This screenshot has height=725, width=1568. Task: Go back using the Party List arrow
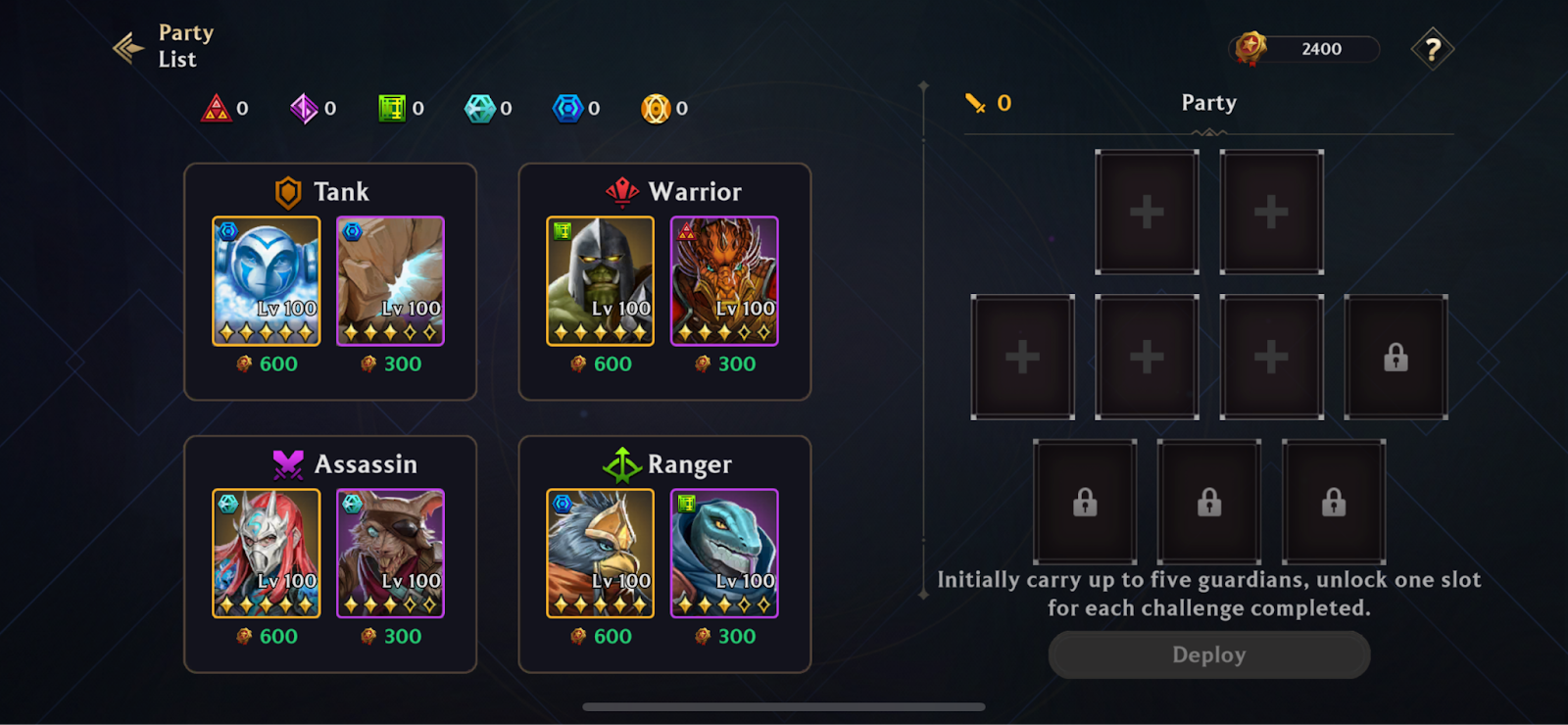click(x=129, y=47)
